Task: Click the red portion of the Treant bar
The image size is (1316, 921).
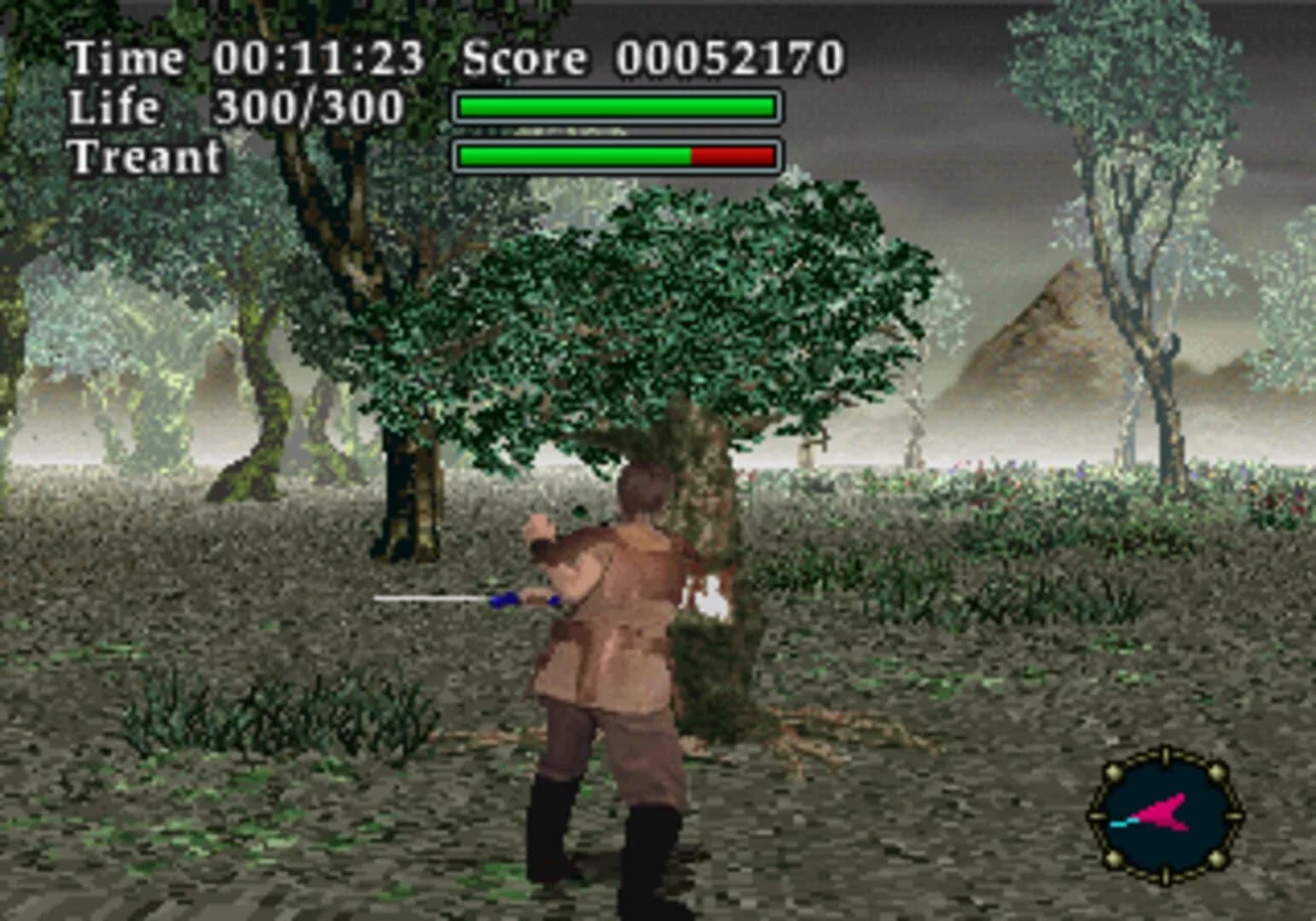Action: point(733,156)
